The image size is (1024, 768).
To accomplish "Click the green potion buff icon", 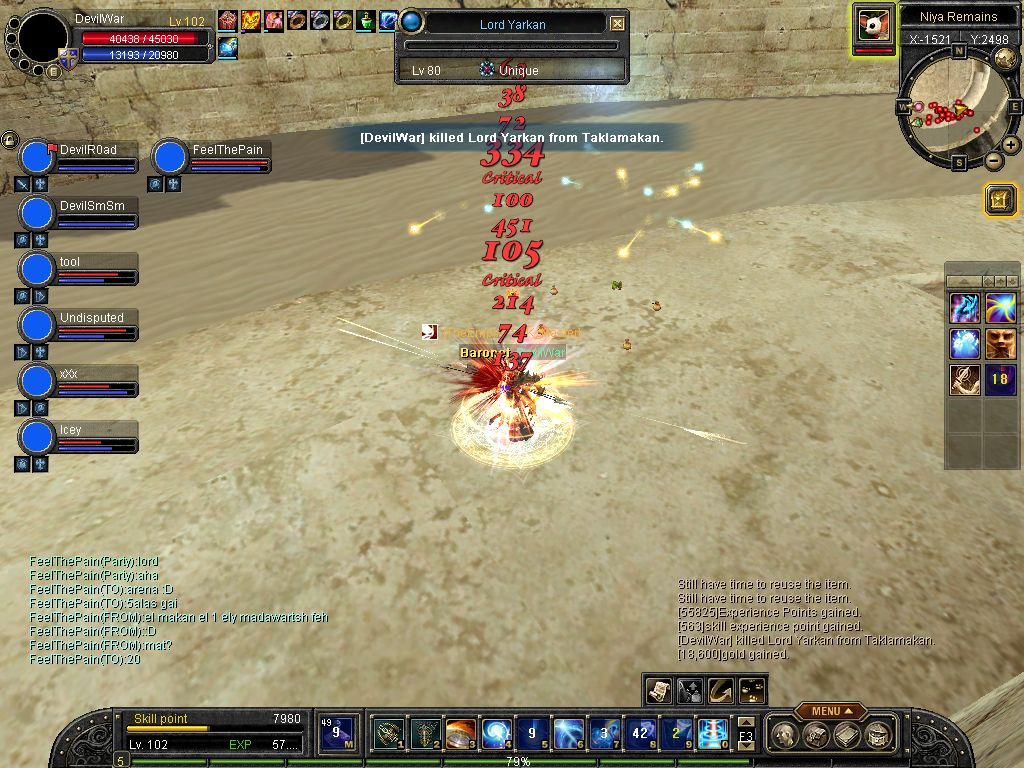I will pos(367,20).
